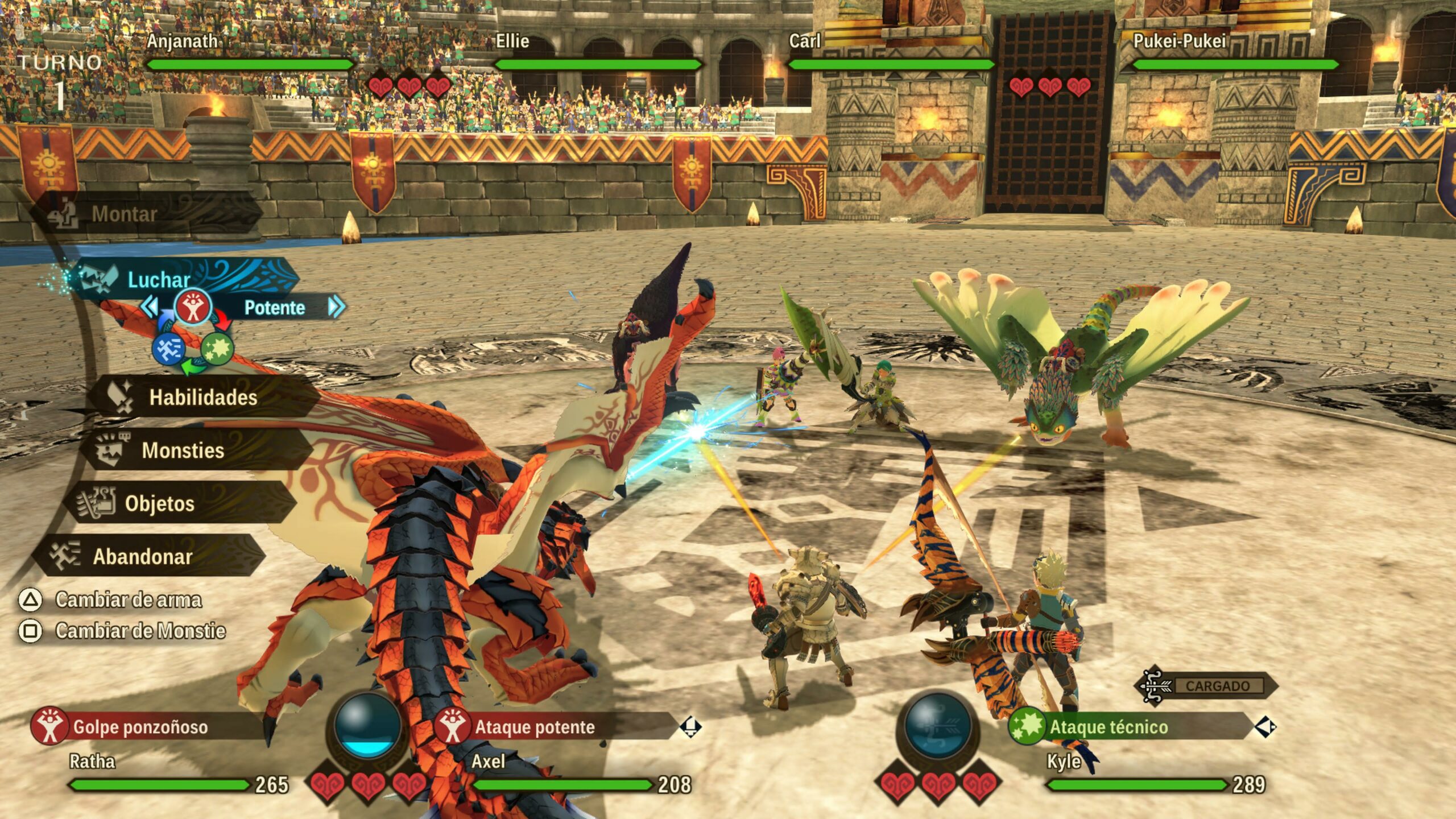Cycle attack type with the left arrow

point(150,307)
